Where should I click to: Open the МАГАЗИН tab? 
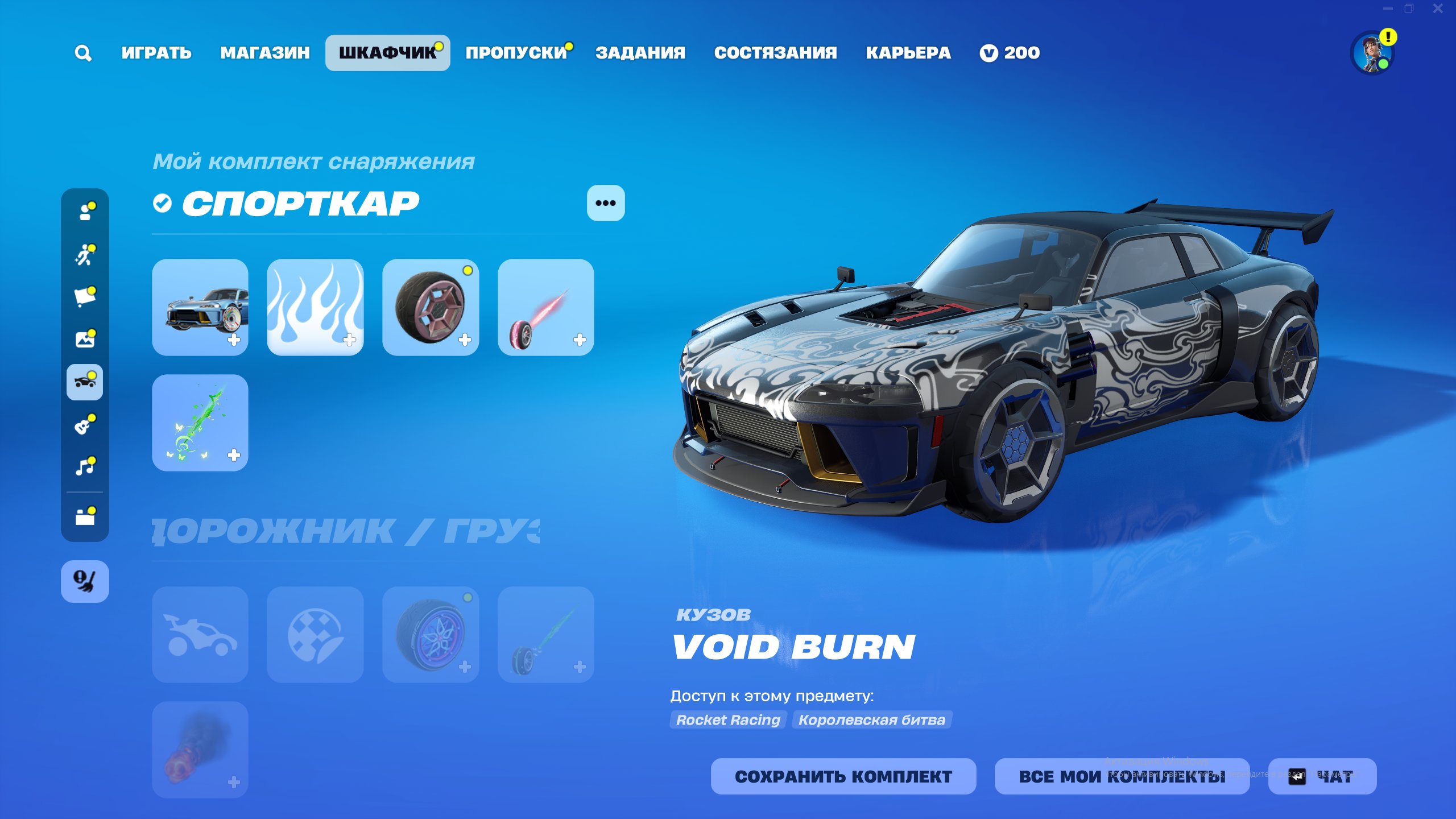click(x=265, y=53)
